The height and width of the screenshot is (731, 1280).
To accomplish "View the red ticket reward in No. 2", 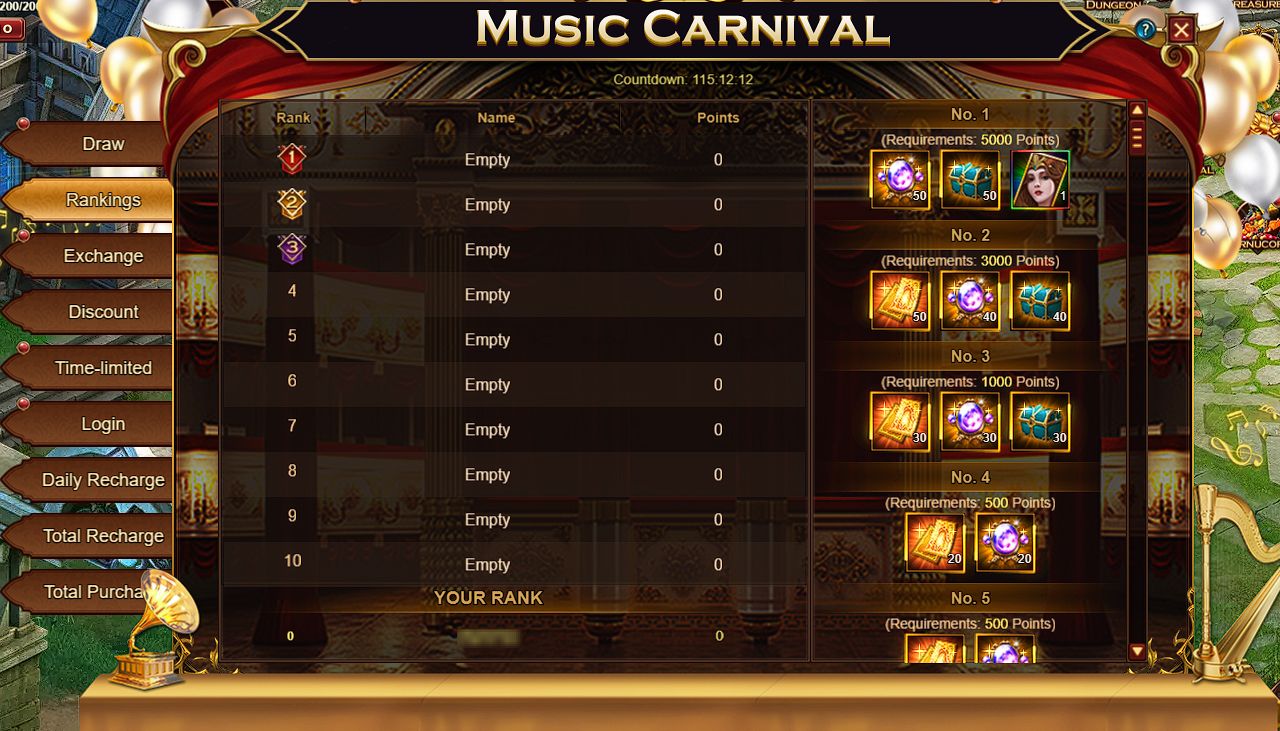I will [900, 301].
